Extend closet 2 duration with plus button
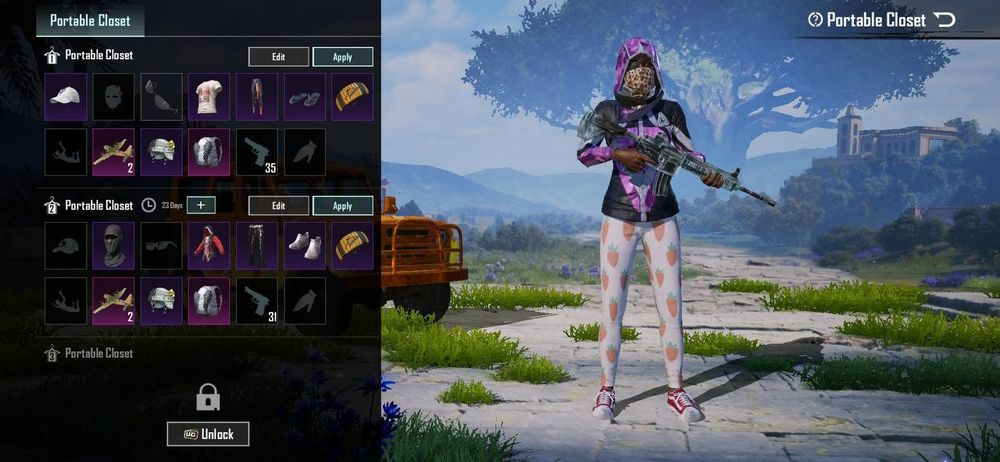 (x=200, y=205)
